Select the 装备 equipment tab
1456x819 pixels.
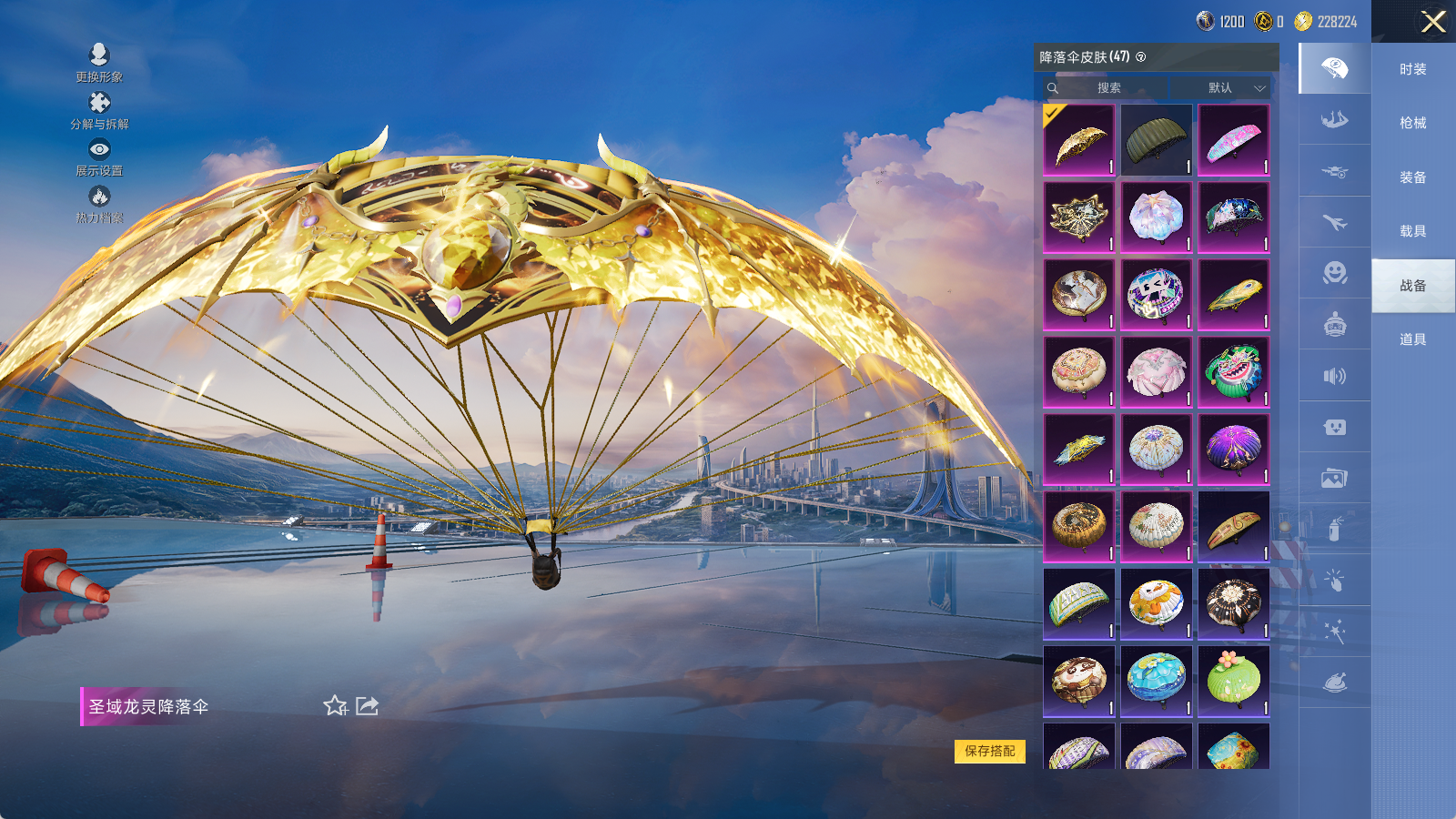coord(1412,177)
